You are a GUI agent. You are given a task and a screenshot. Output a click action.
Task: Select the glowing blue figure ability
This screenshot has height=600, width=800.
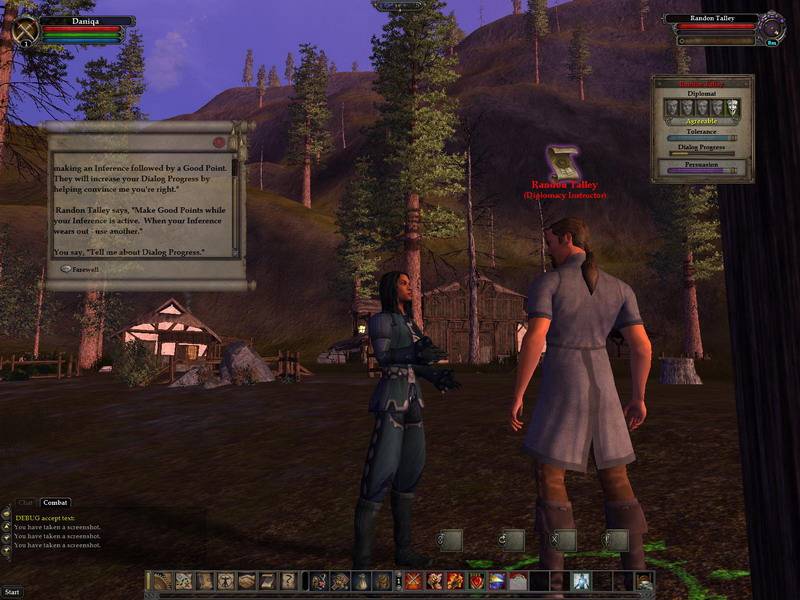pyautogui.click(x=582, y=581)
